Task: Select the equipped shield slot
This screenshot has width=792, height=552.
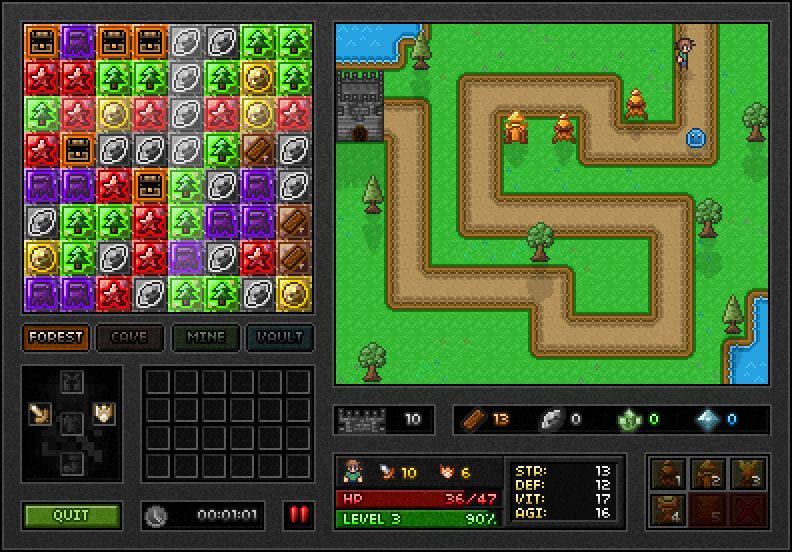Action: tap(101, 413)
